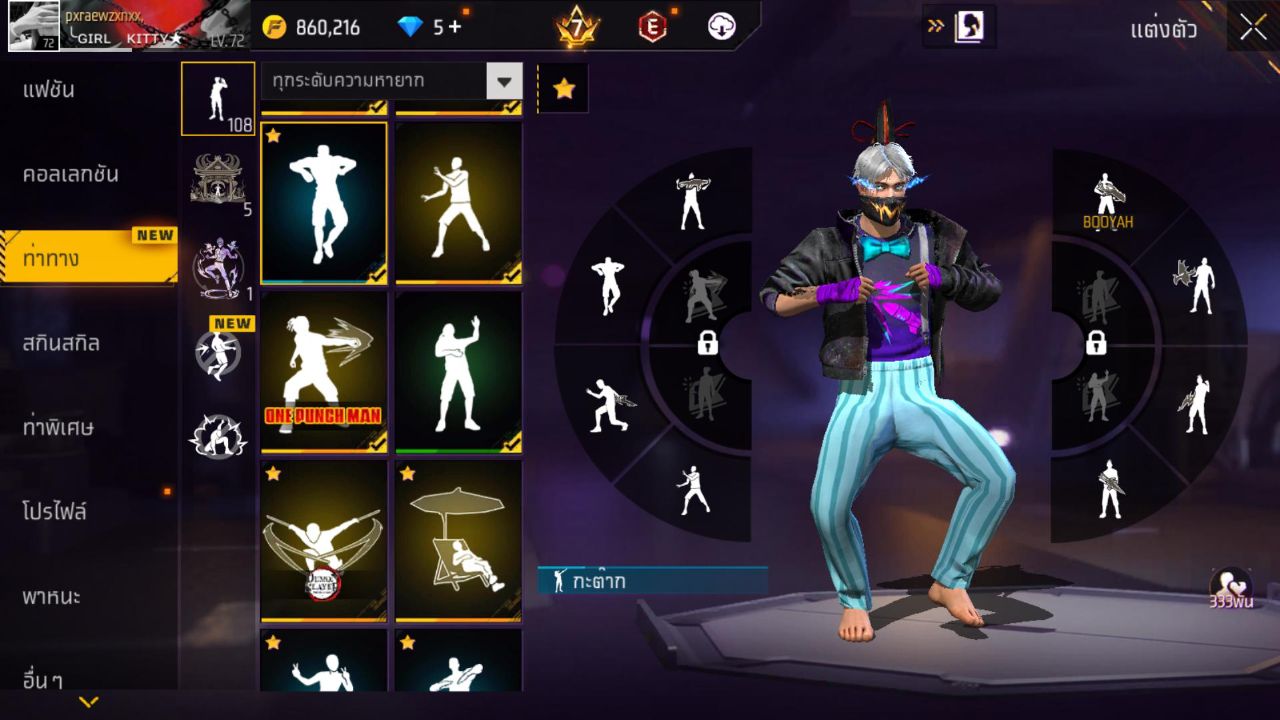
Task: Select the BOOYAH emote in the right wheel
Action: [1106, 190]
